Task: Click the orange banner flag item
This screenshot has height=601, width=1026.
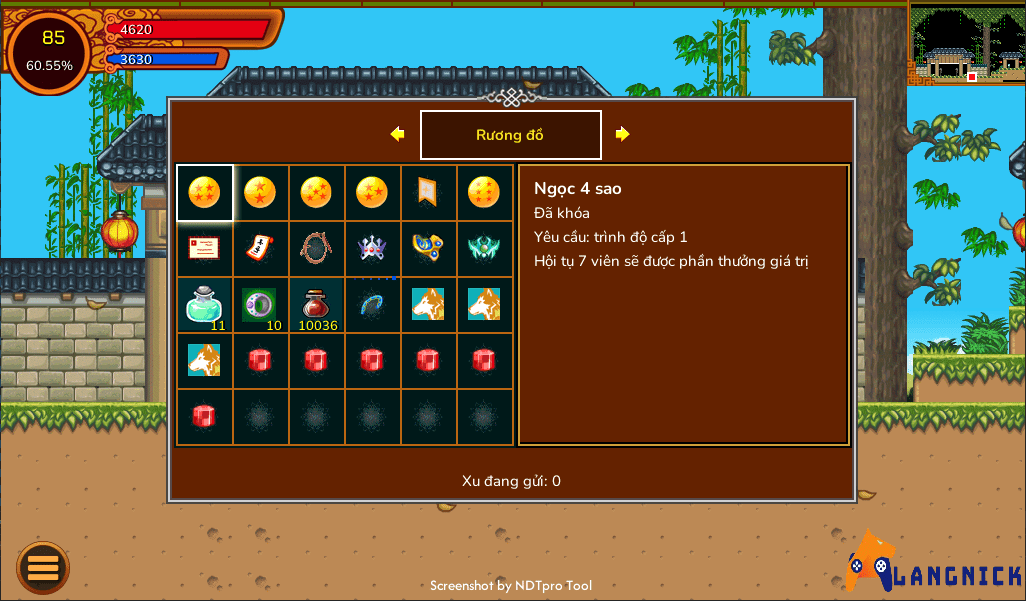Action: click(x=428, y=192)
